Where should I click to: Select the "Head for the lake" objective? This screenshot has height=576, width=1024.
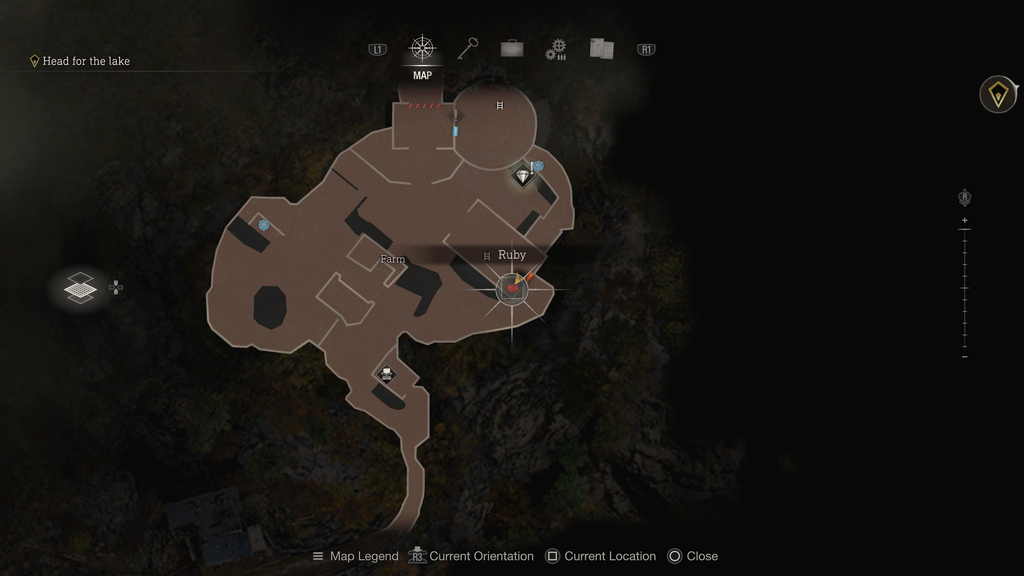click(x=86, y=61)
